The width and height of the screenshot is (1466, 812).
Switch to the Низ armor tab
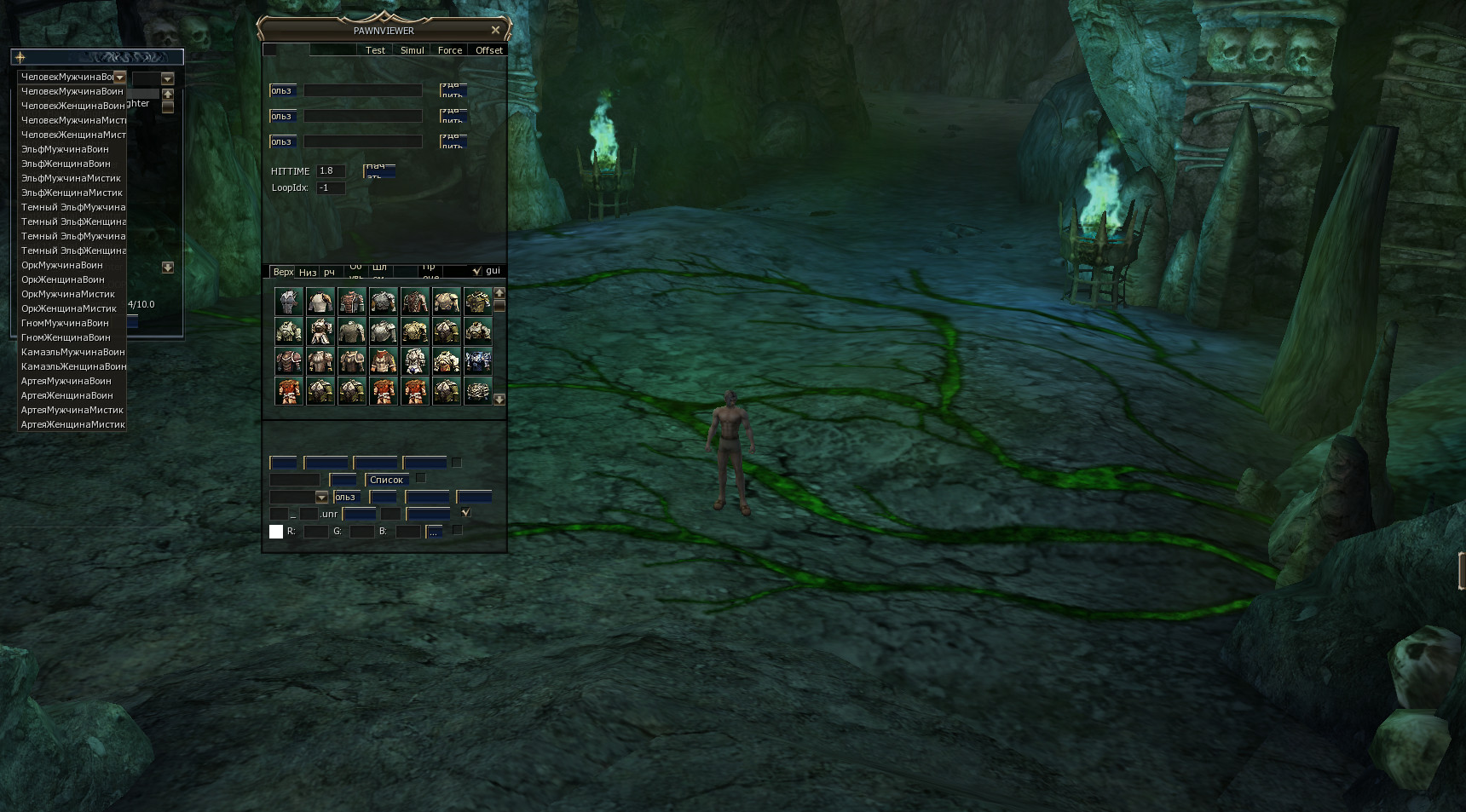(307, 273)
